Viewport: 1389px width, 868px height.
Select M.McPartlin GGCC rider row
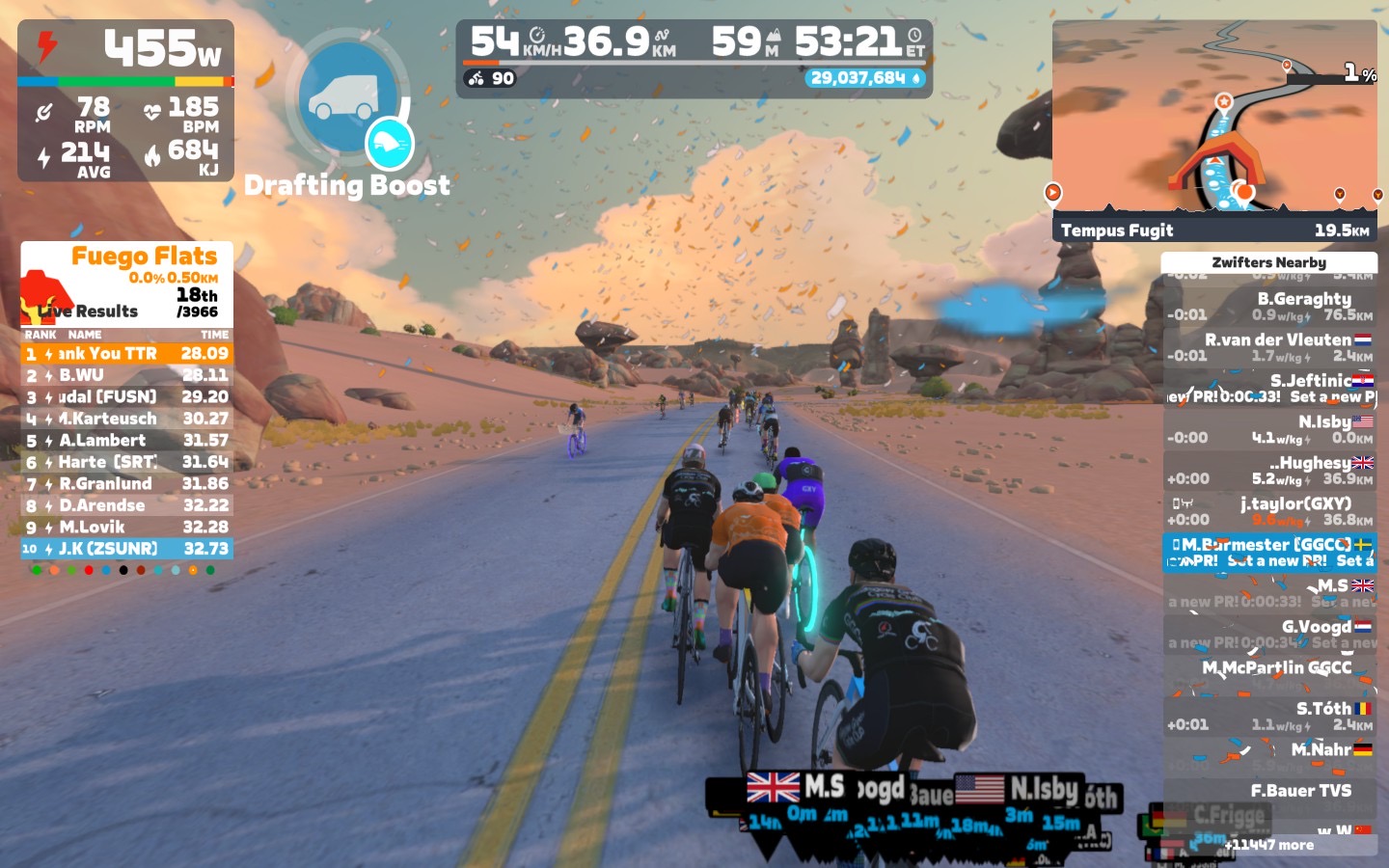tap(1269, 674)
